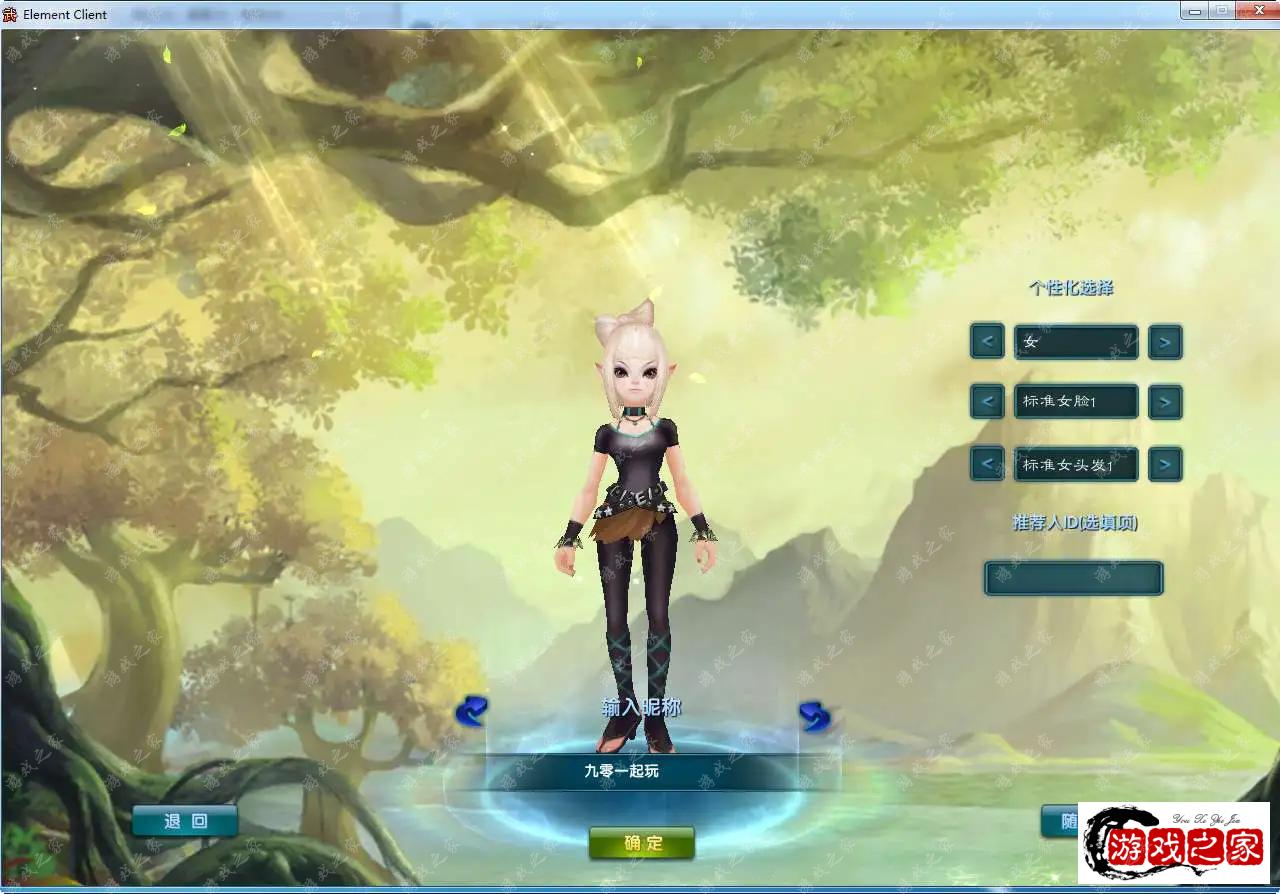Go back with the 退回 button
The height and width of the screenshot is (894, 1280).
(x=185, y=821)
